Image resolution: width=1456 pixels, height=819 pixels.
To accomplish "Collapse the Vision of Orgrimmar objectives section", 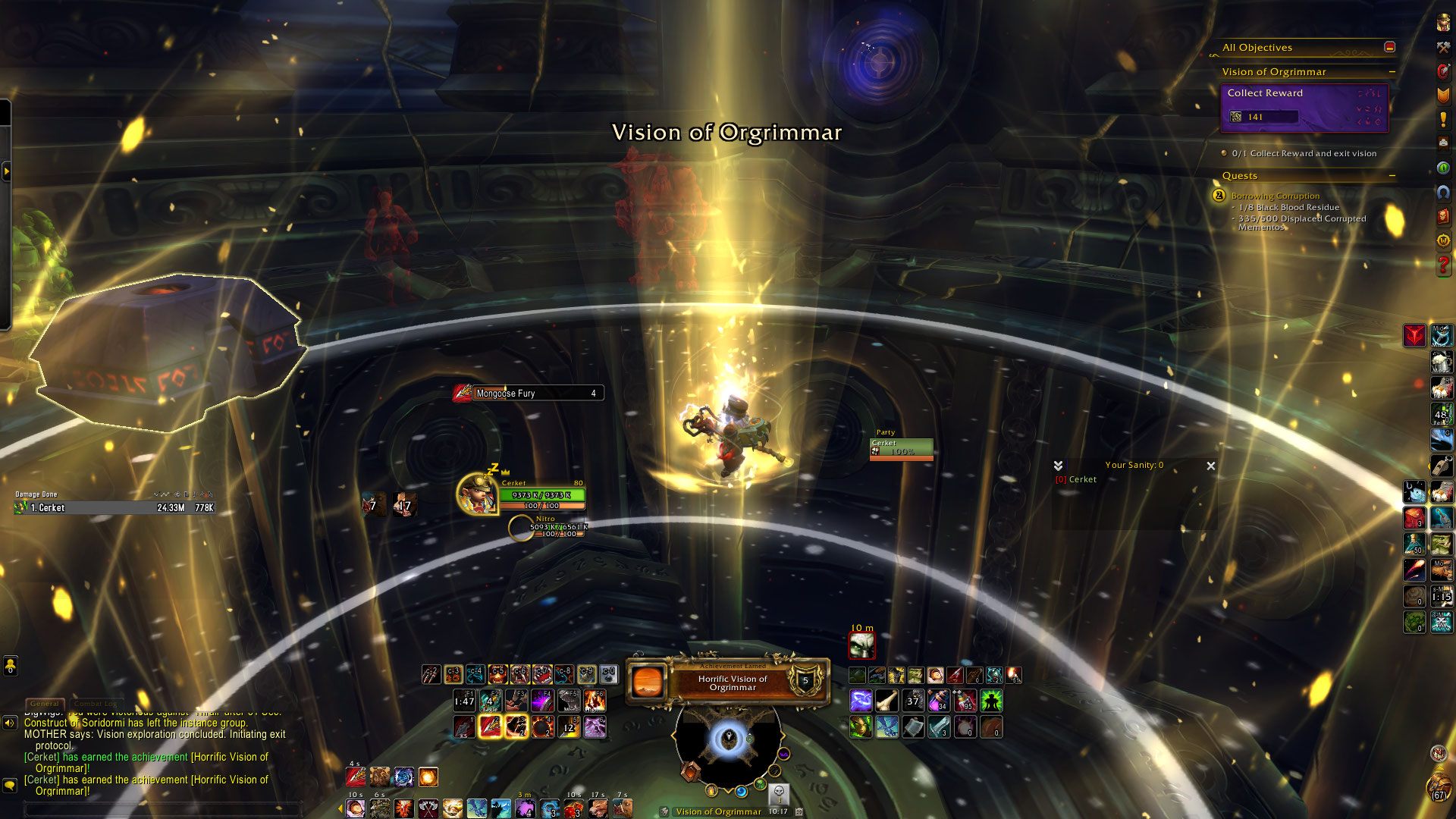I will (x=1392, y=72).
